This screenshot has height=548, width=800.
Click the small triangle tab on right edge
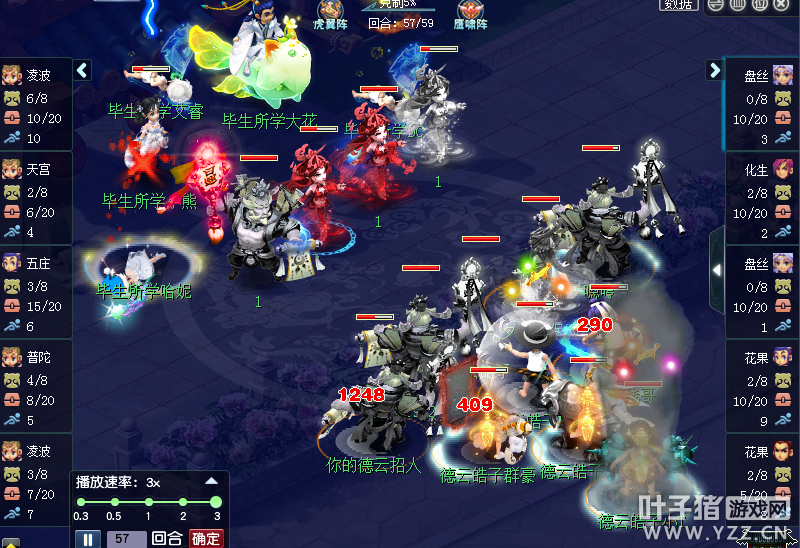[x=716, y=270]
